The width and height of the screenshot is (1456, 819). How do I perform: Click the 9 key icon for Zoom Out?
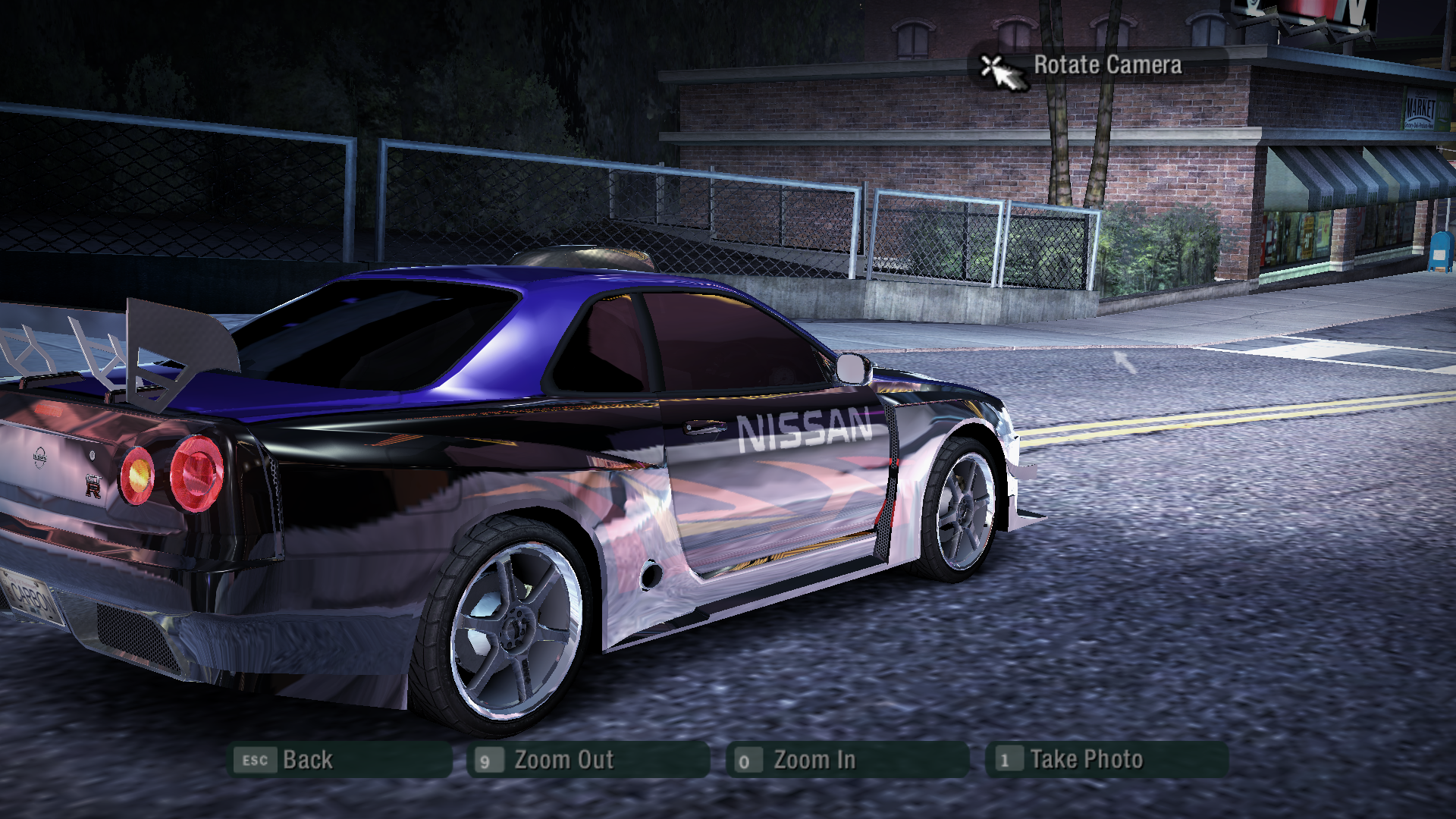[488, 758]
